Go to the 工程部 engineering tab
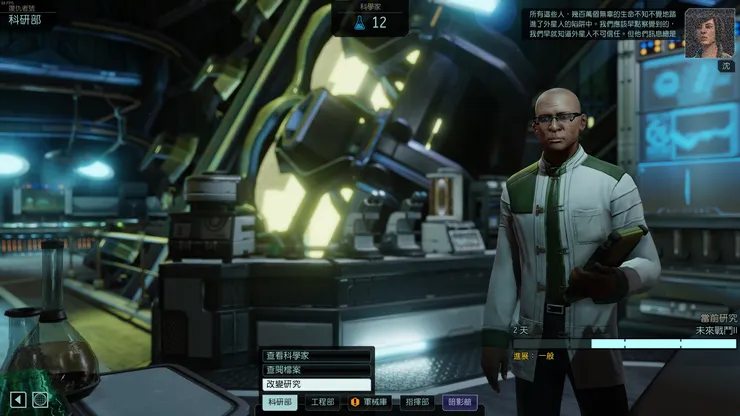This screenshot has height=416, width=740. 322,402
